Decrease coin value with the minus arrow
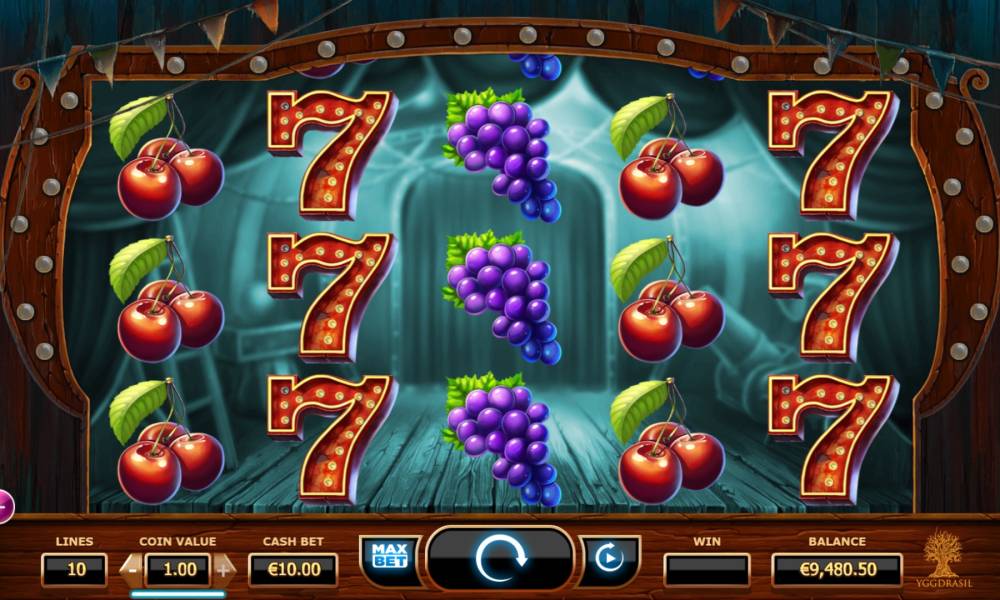This screenshot has height=600, width=1000. (x=131, y=569)
